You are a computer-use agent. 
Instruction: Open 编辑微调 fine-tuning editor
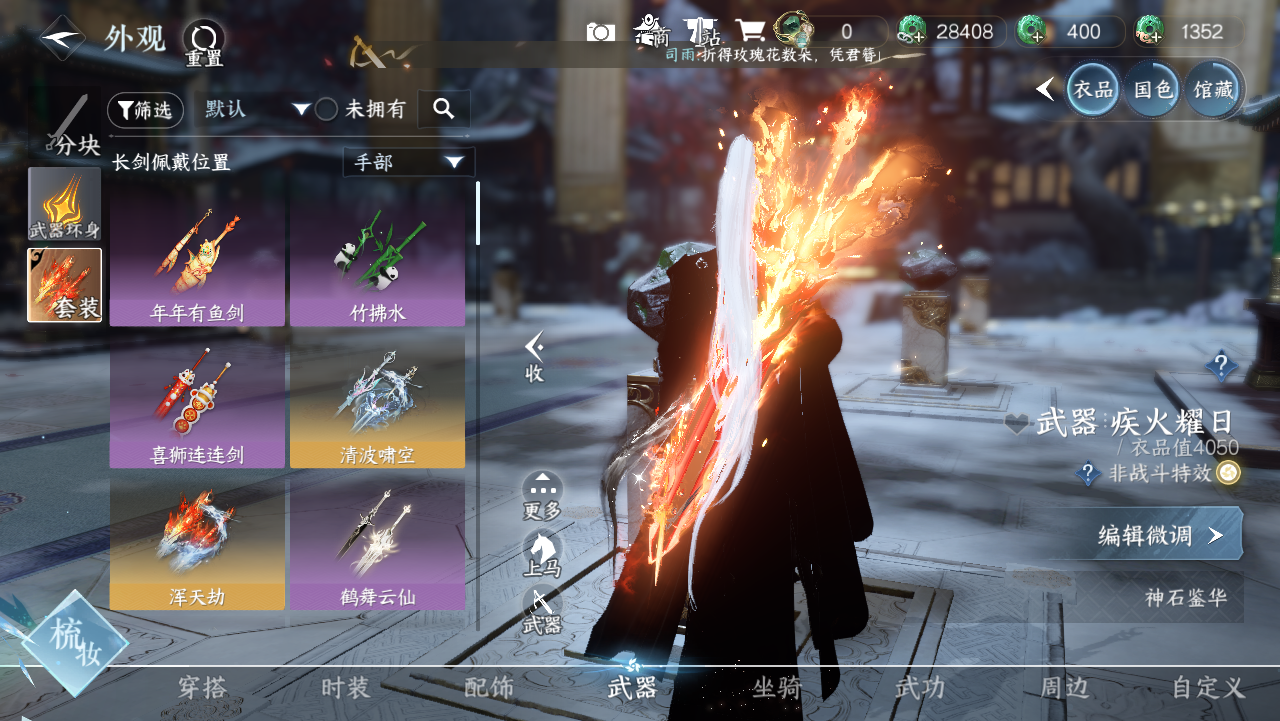1158,535
